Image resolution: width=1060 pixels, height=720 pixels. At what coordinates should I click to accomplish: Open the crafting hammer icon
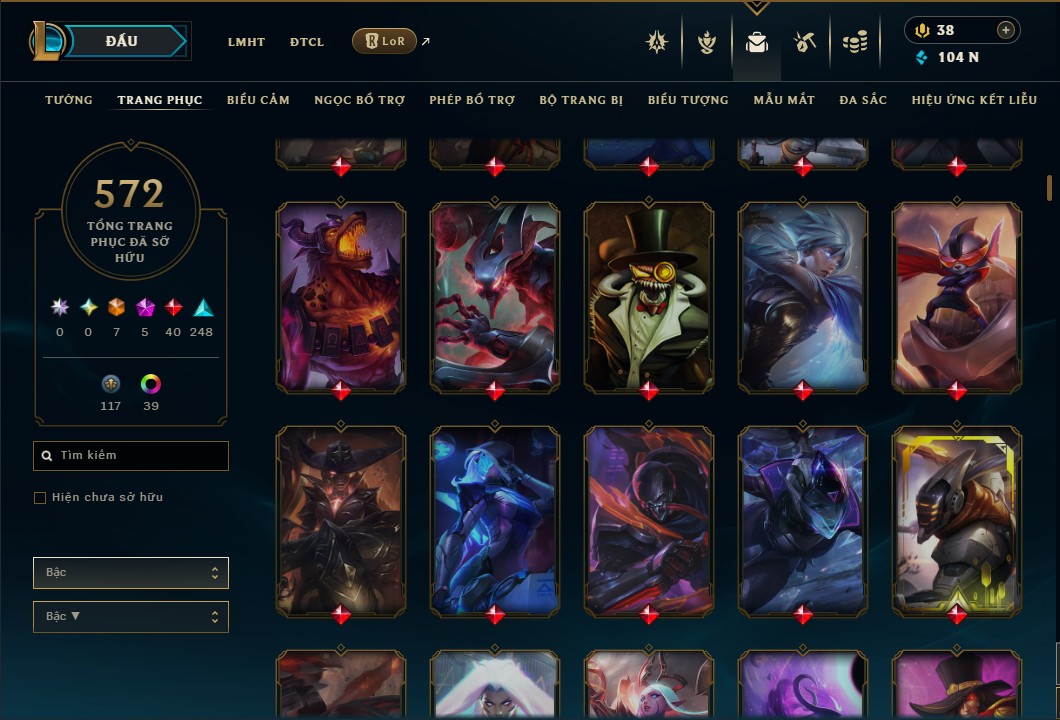point(805,42)
